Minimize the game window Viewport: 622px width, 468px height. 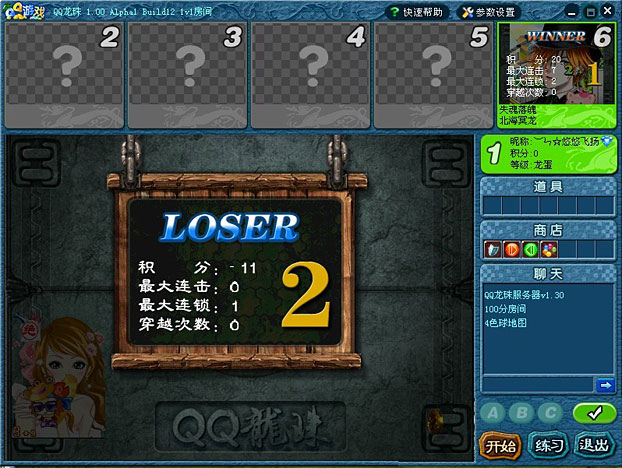(x=572, y=12)
